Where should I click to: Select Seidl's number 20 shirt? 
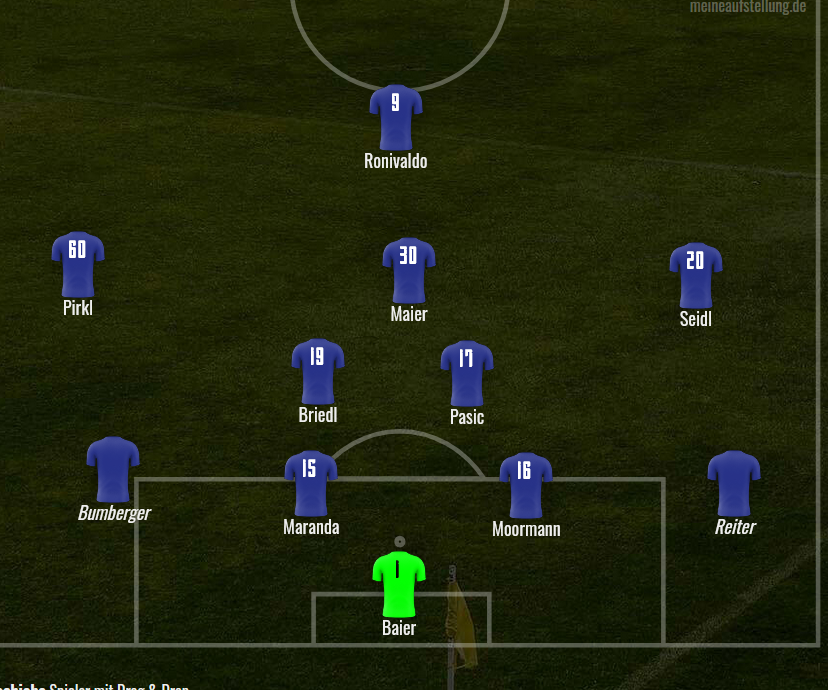(695, 274)
